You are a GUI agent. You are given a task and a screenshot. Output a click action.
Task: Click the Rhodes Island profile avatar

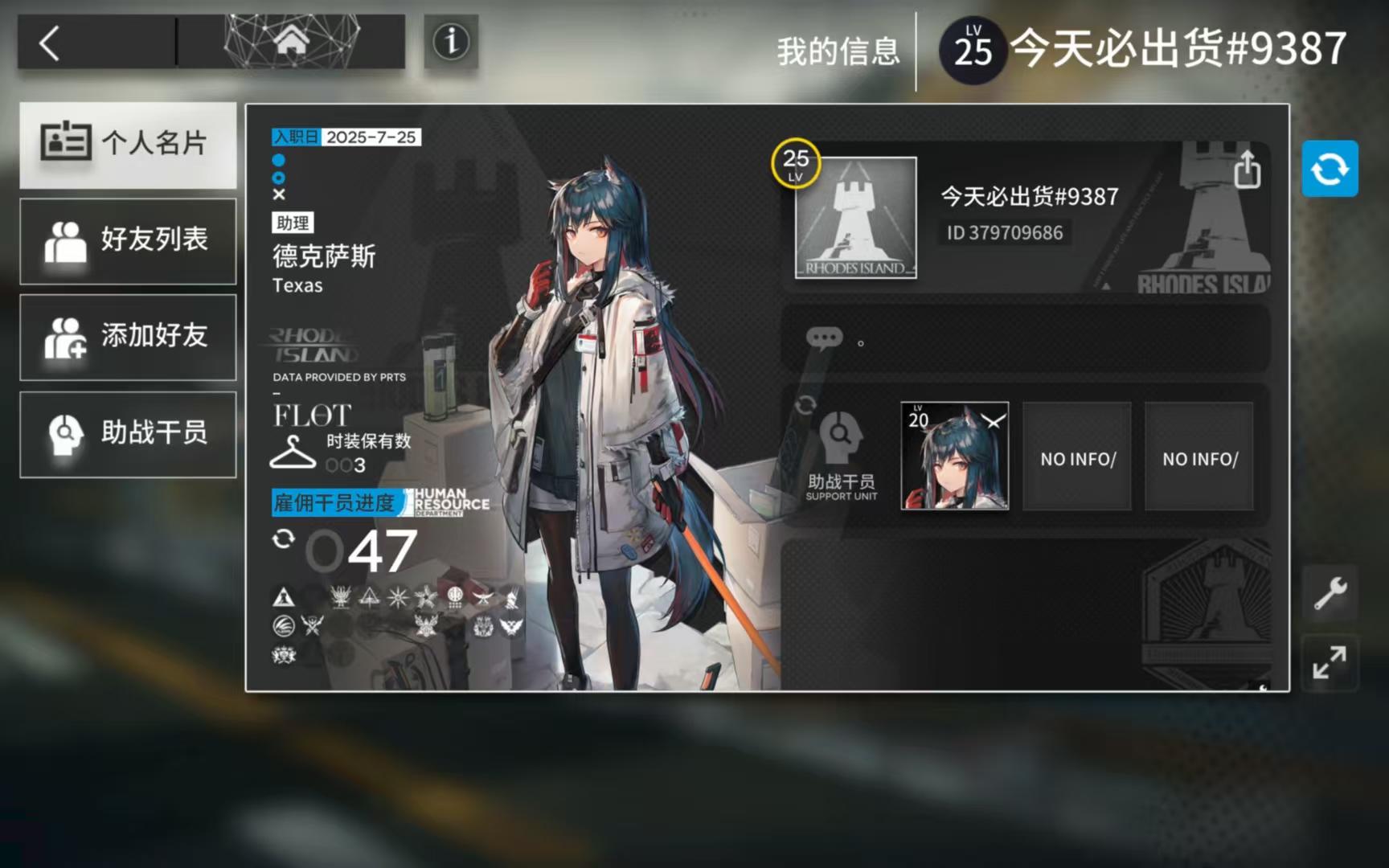tap(854, 218)
